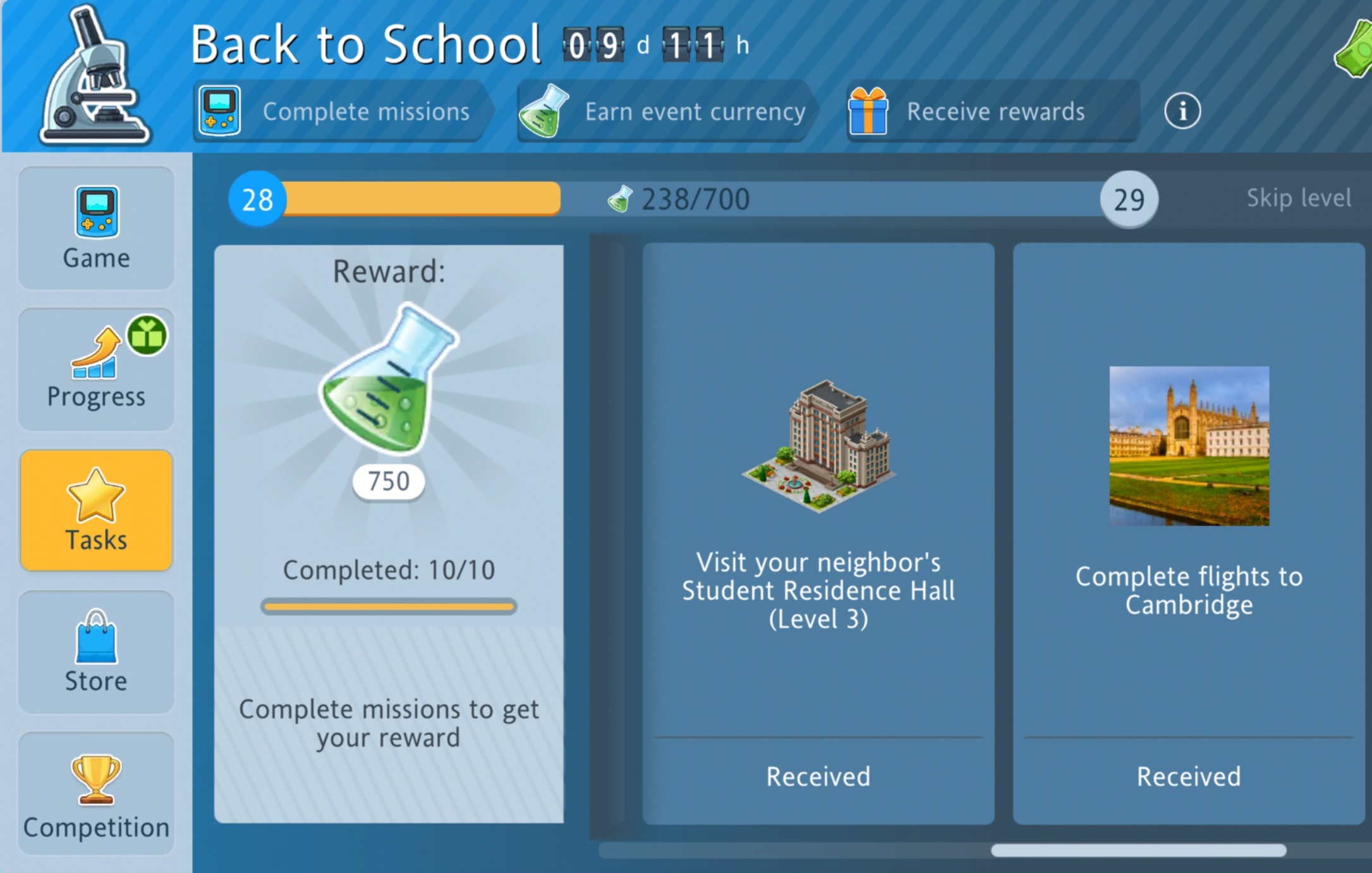Image resolution: width=1372 pixels, height=873 pixels.
Task: Select the Student Residence Hall task card
Action: [818, 533]
